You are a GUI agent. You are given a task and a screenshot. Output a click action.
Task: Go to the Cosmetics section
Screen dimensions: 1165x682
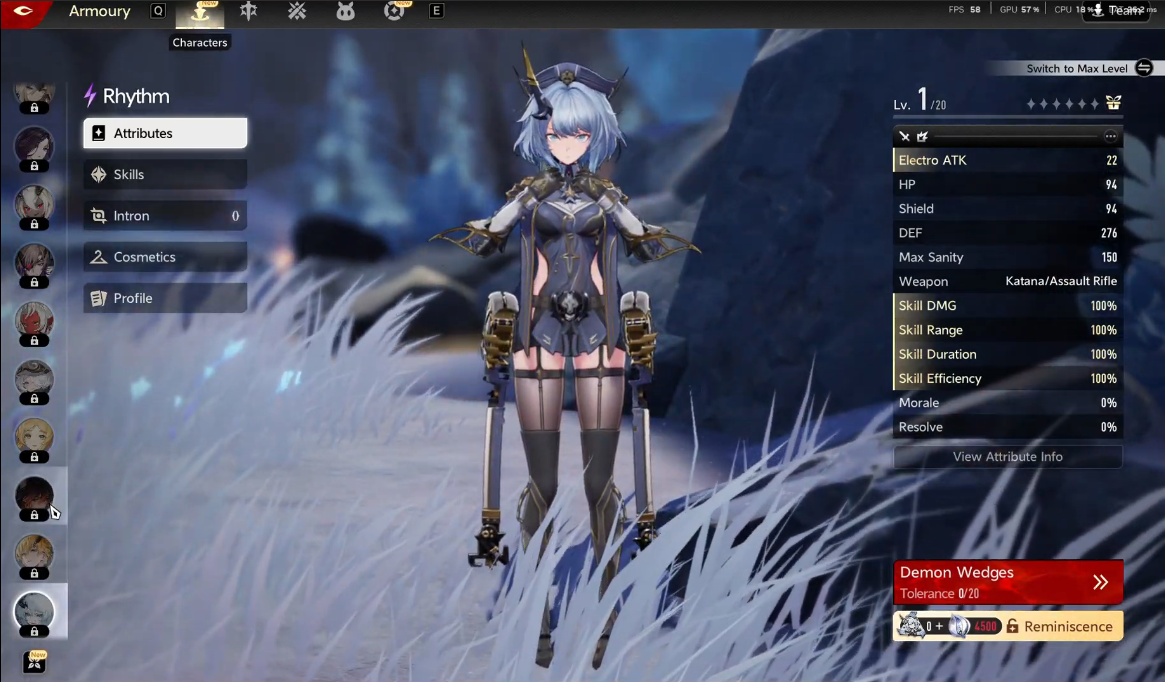[x=165, y=257]
